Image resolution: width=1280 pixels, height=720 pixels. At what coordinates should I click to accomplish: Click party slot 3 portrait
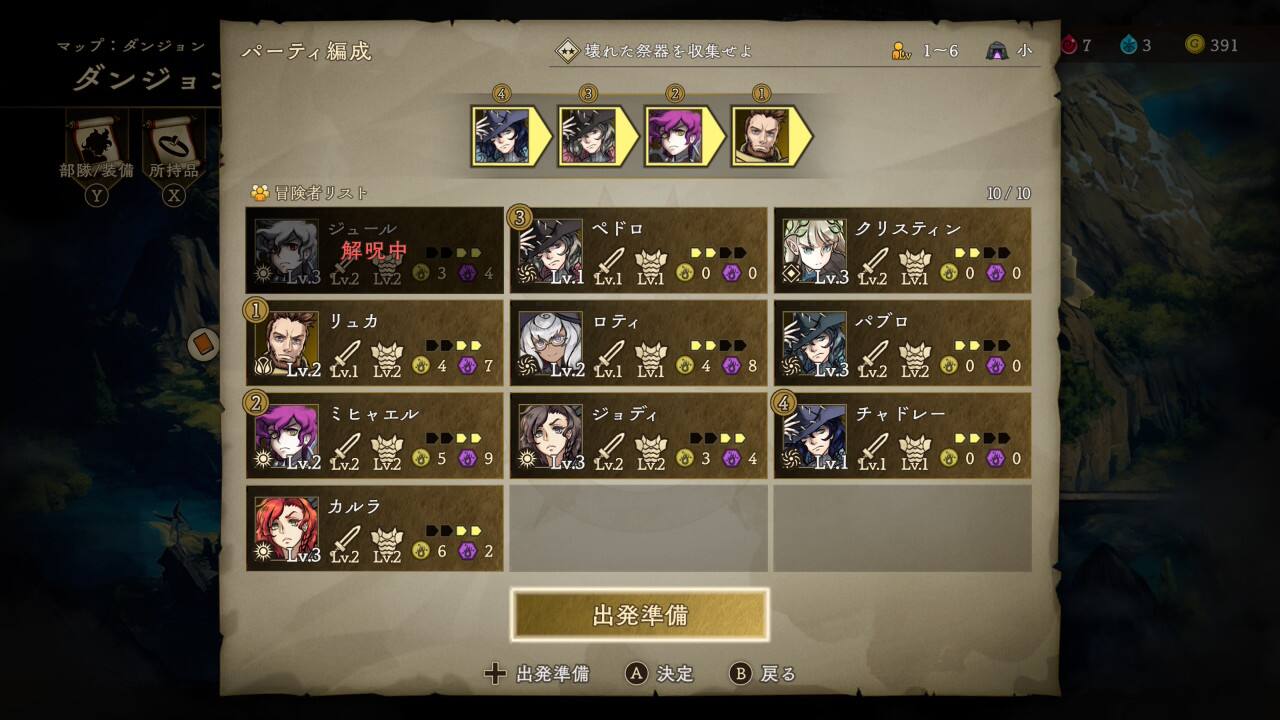tap(588, 136)
